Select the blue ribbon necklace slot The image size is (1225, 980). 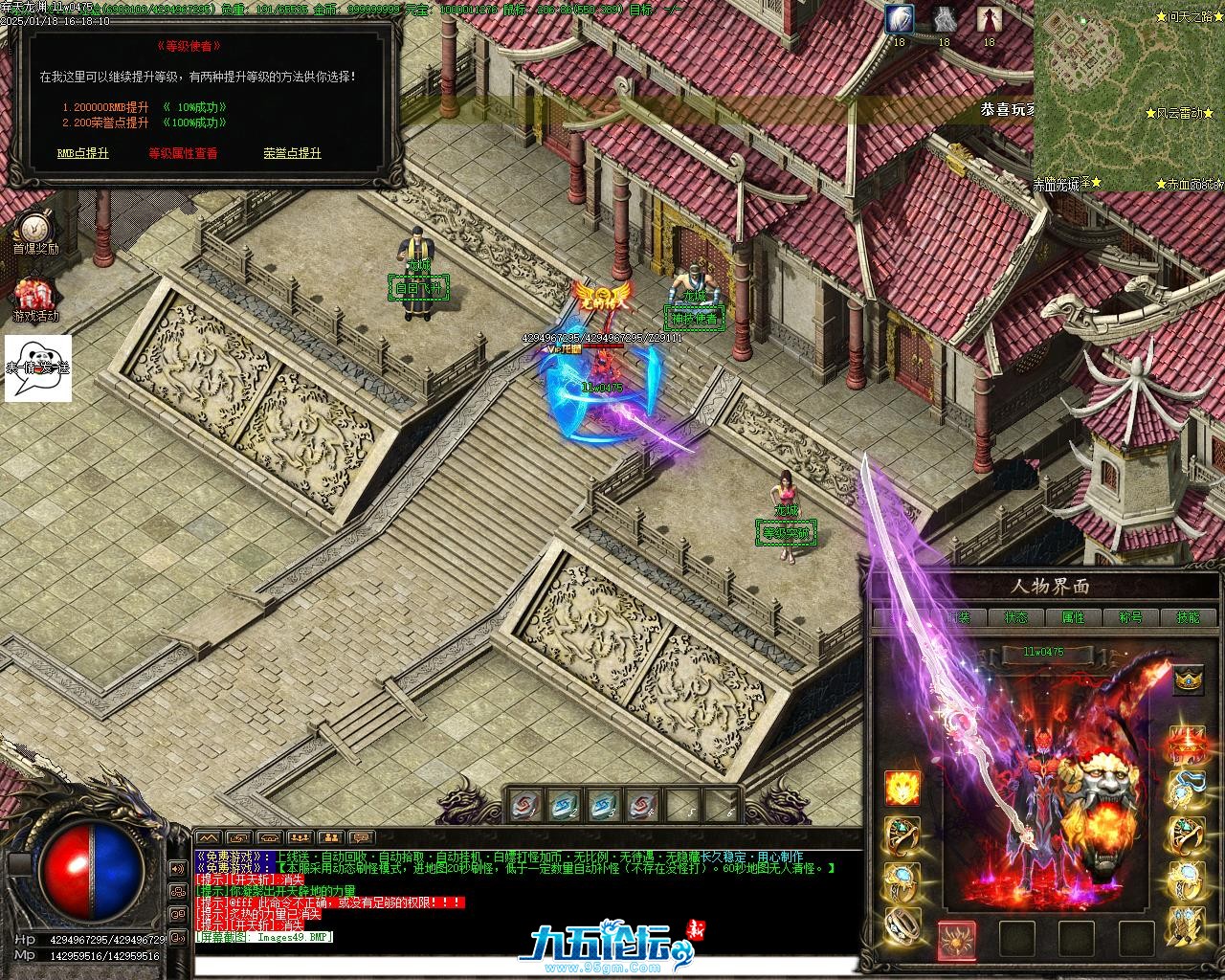click(x=1187, y=789)
